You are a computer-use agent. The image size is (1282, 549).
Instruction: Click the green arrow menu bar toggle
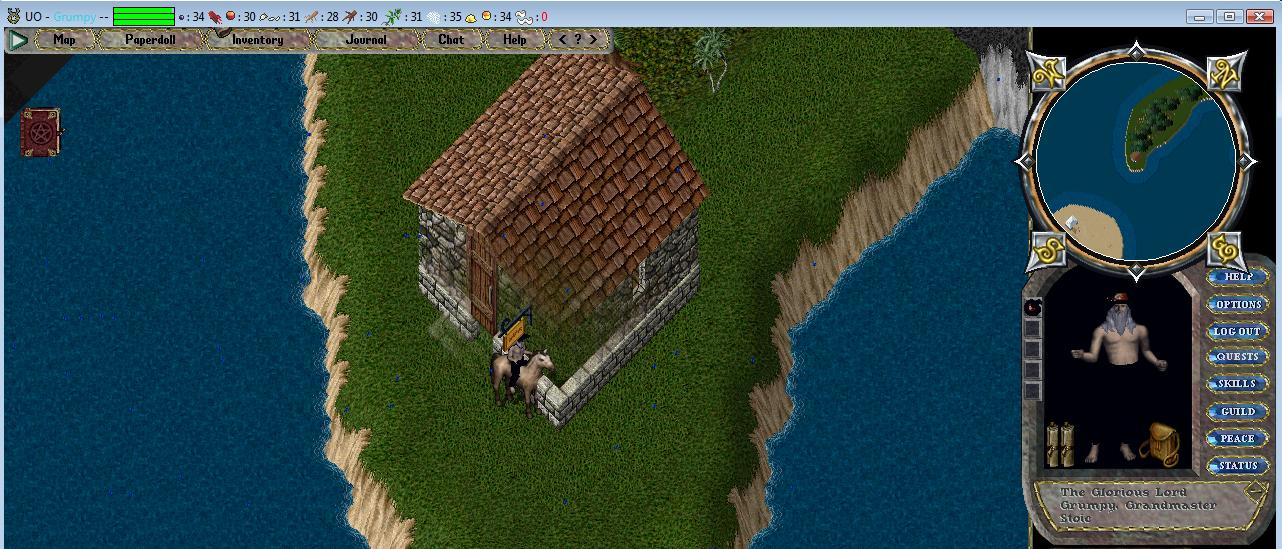point(18,40)
